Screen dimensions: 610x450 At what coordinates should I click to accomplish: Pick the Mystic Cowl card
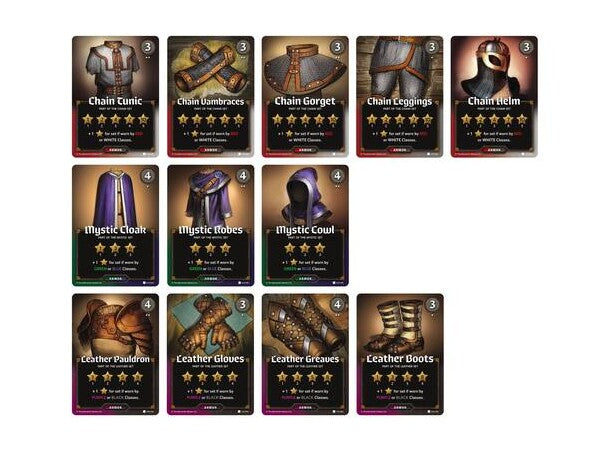tap(305, 225)
